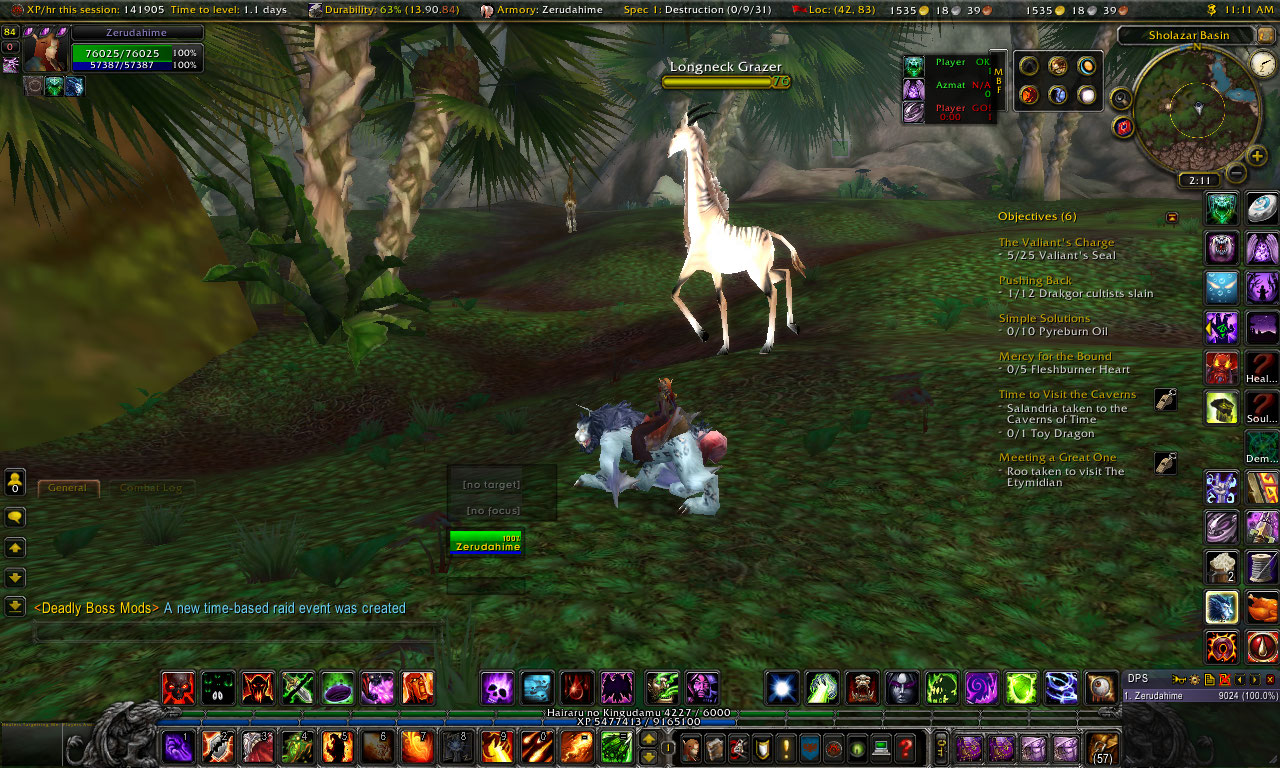1280x768 pixels.
Task: Click the chat bubble icon on the left edge
Action: click(13, 517)
